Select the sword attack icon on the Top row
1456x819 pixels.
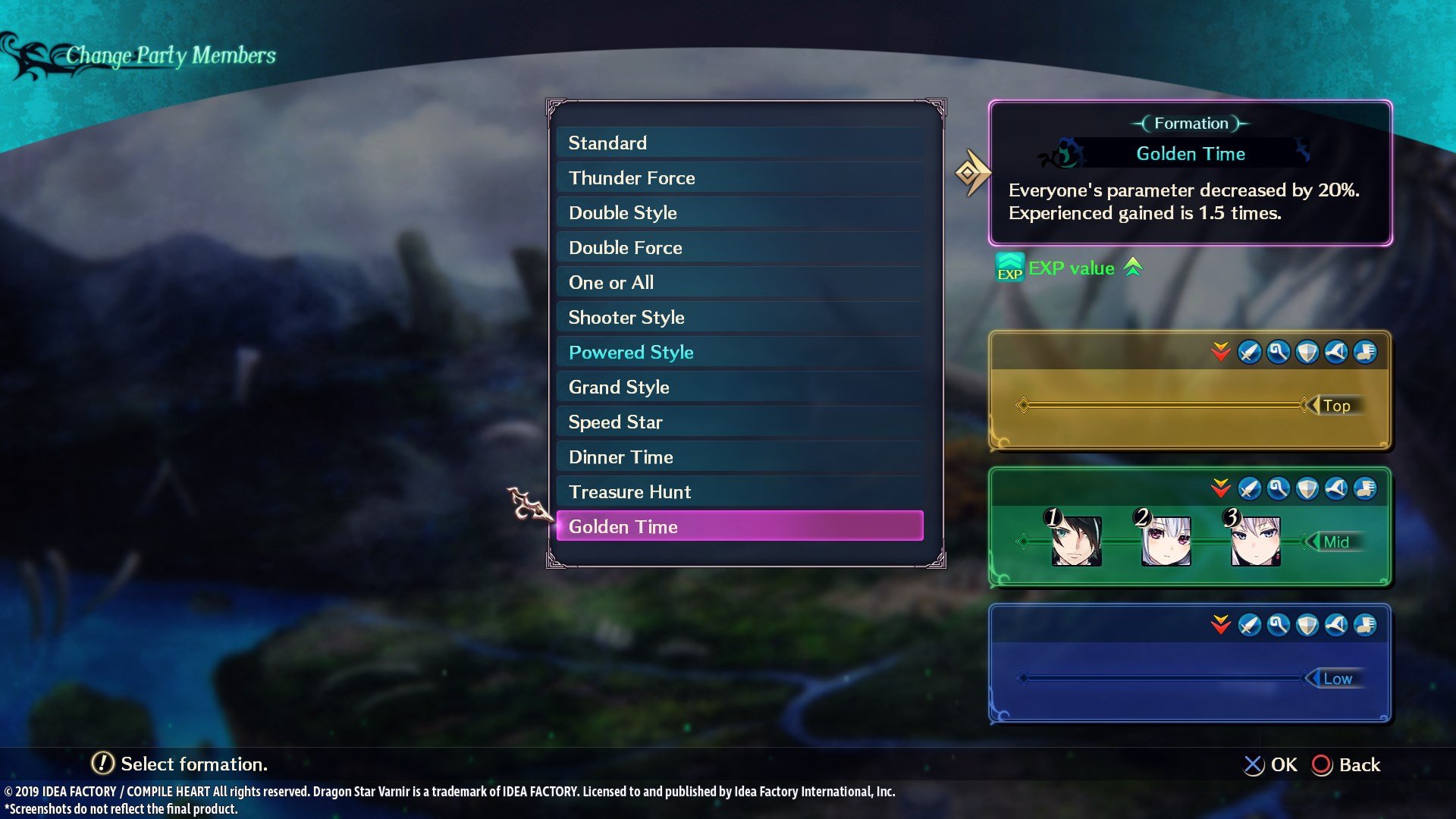1250,351
